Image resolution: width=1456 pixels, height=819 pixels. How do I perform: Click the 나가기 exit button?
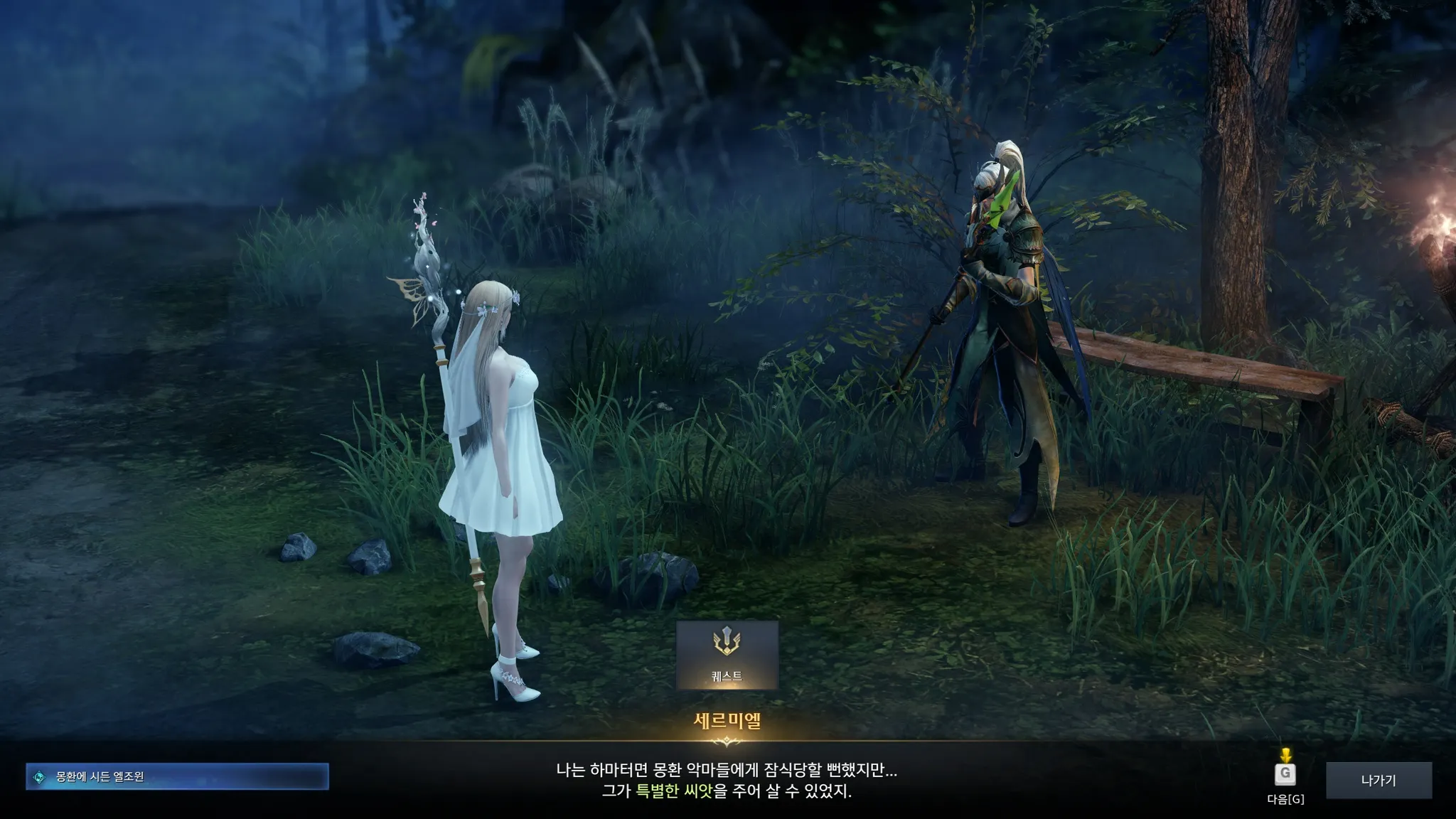tap(1378, 781)
